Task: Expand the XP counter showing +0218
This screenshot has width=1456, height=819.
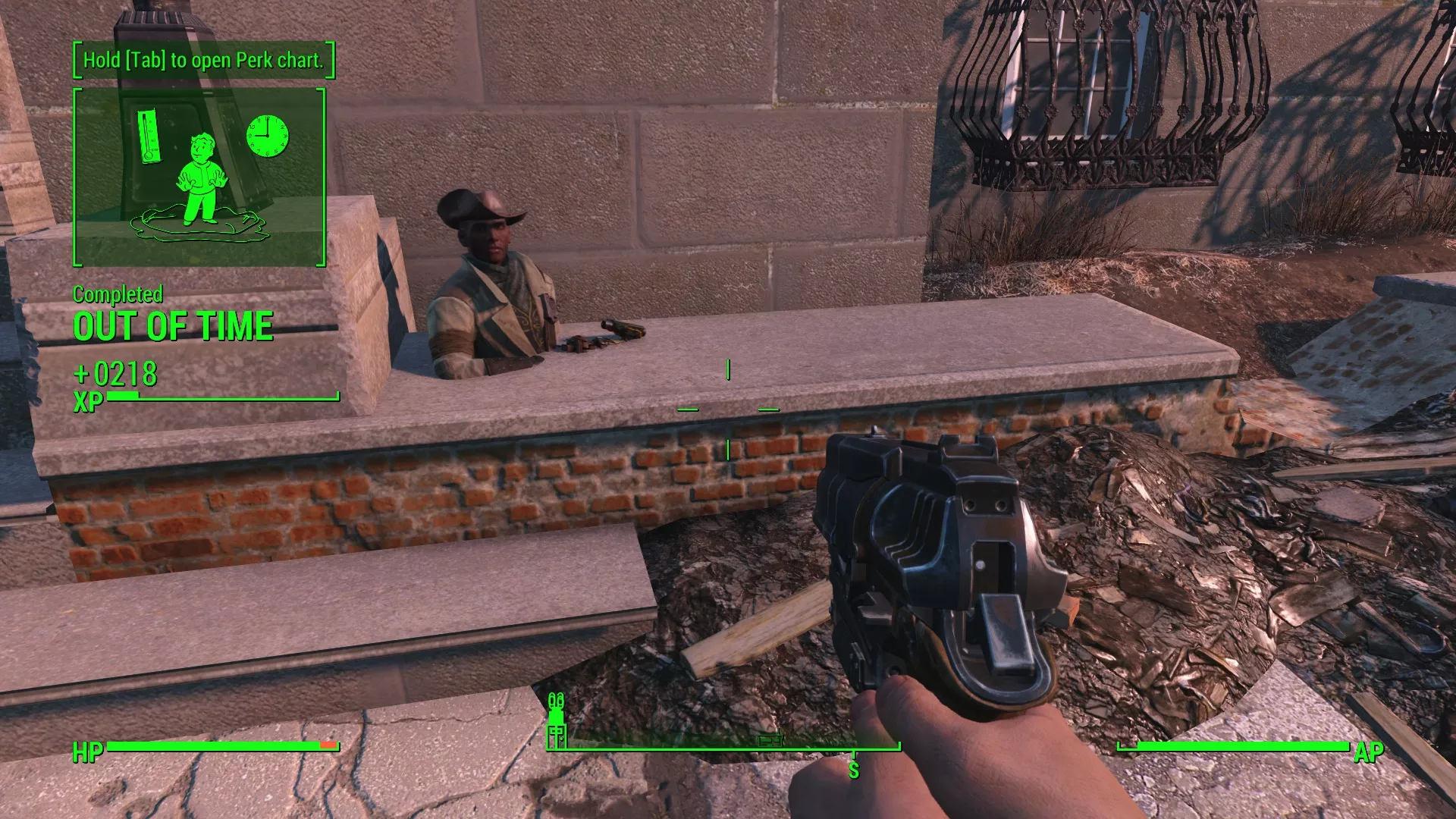Action: pyautogui.click(x=116, y=375)
